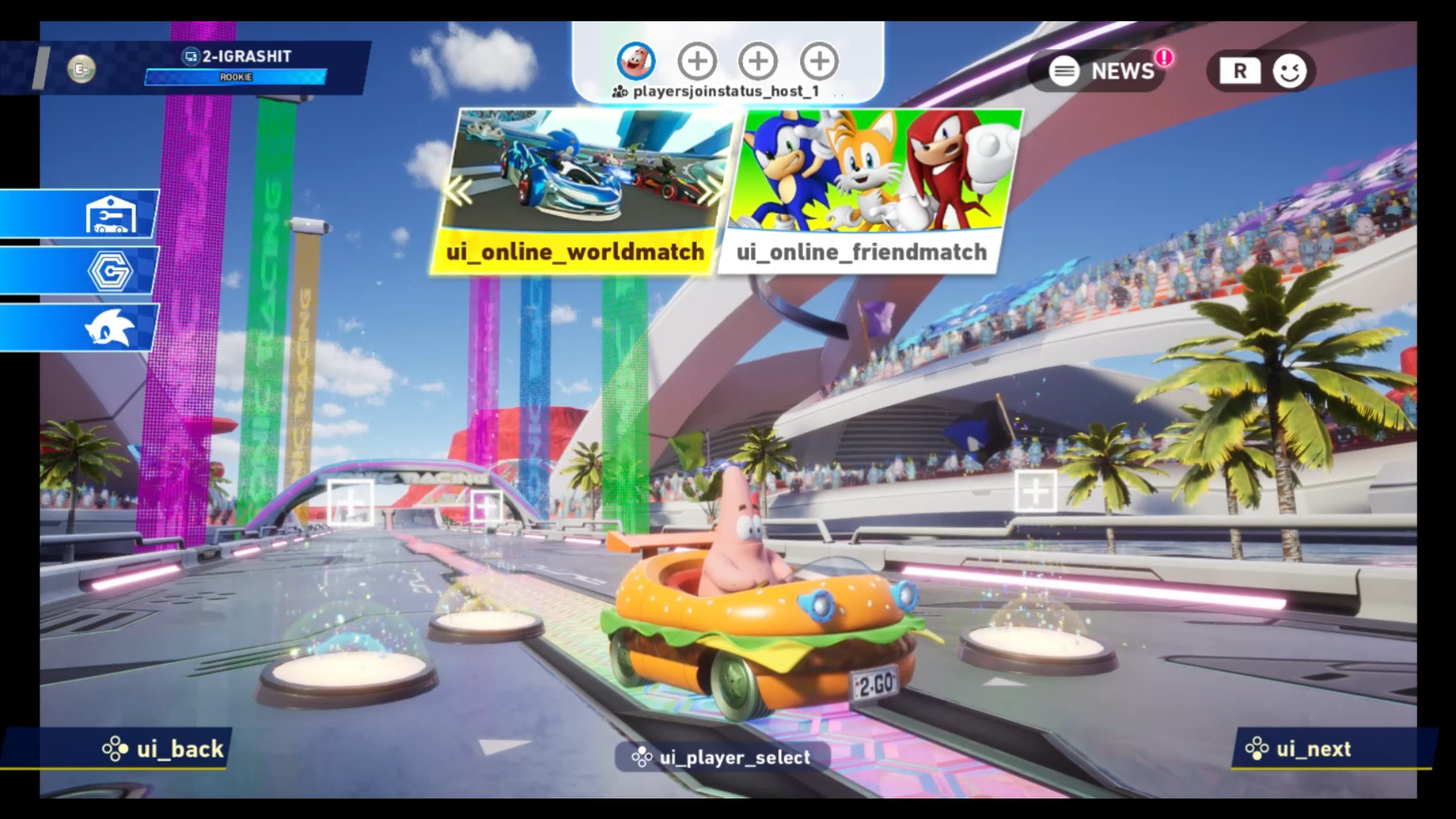Click the ui_player_select button

(x=721, y=757)
